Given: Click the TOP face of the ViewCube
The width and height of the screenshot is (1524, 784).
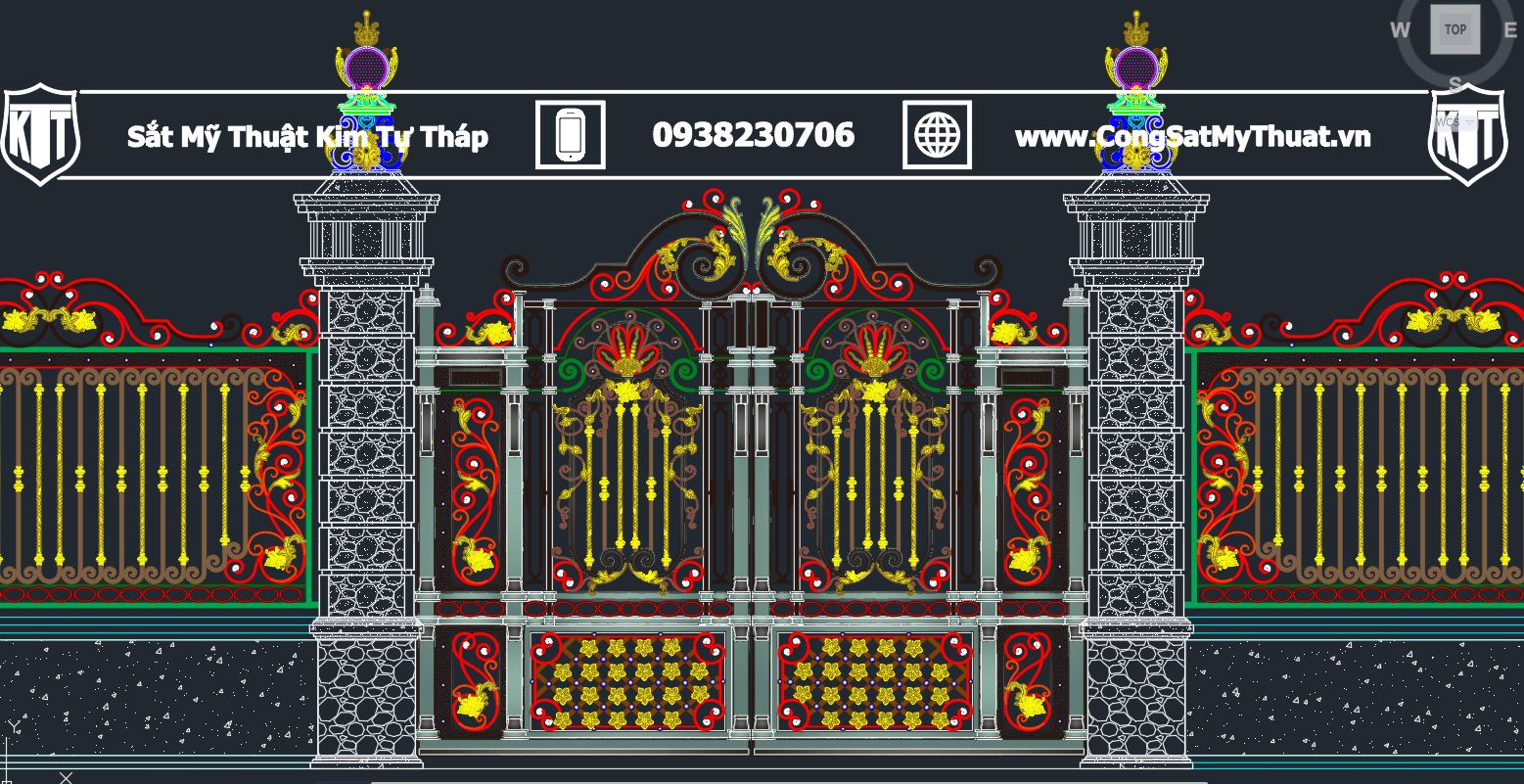Looking at the screenshot, I should coord(1455,29).
